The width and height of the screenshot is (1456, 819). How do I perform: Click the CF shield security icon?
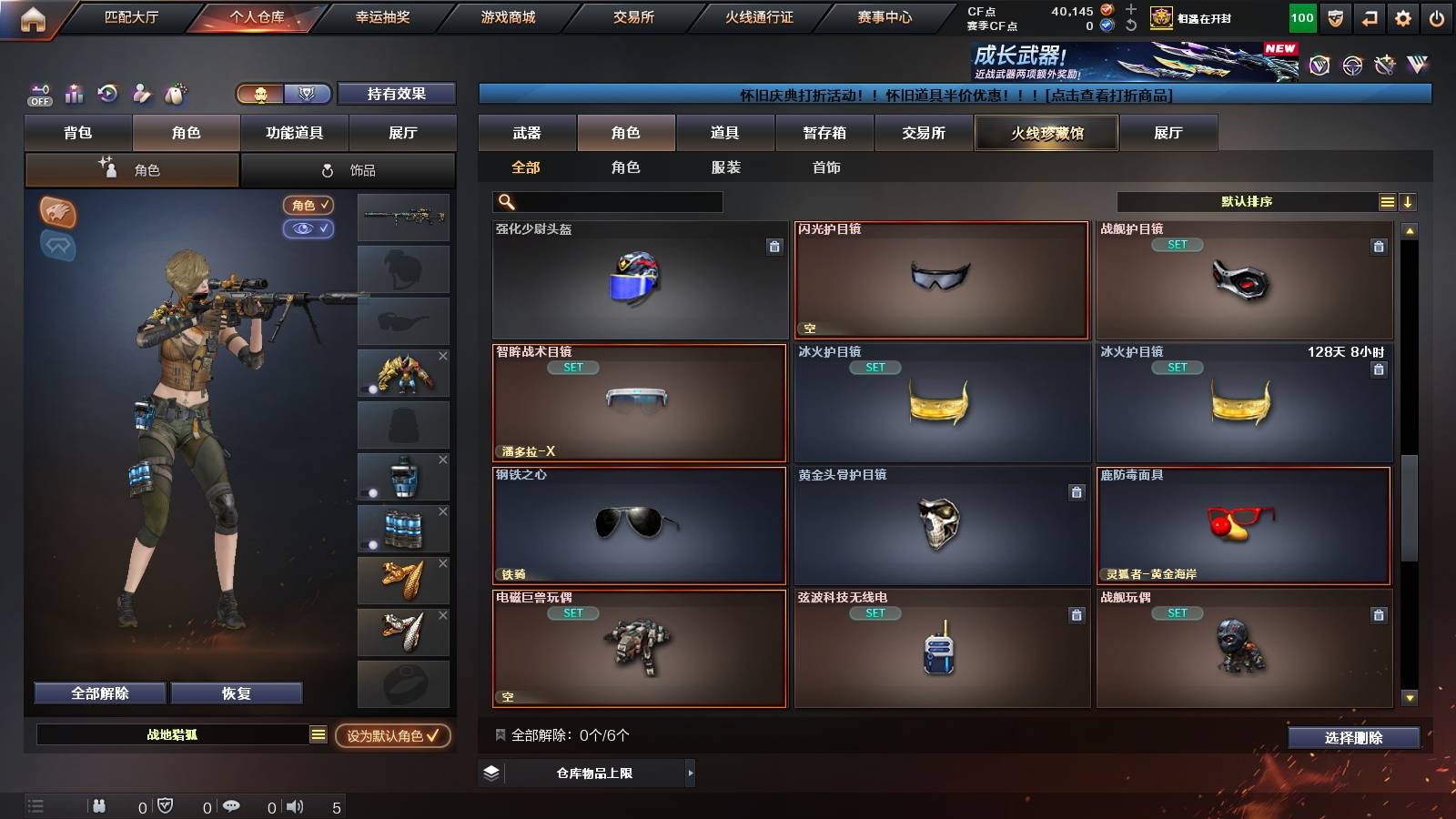(1334, 16)
